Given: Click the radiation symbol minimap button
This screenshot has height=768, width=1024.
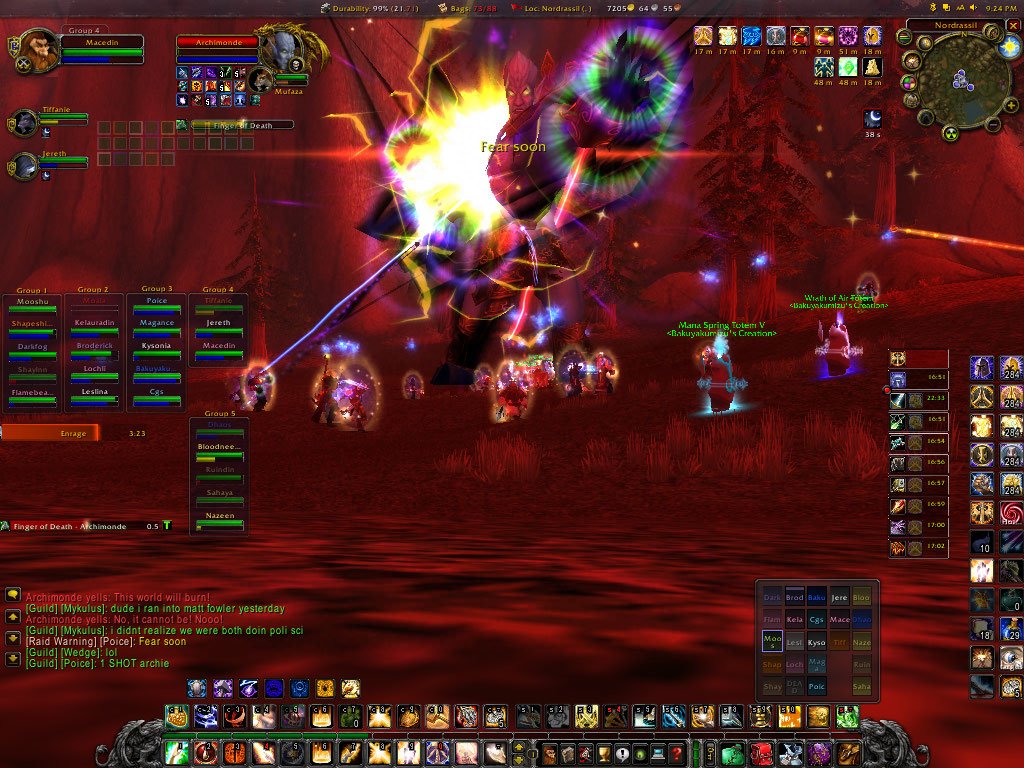Looking at the screenshot, I should (951, 134).
